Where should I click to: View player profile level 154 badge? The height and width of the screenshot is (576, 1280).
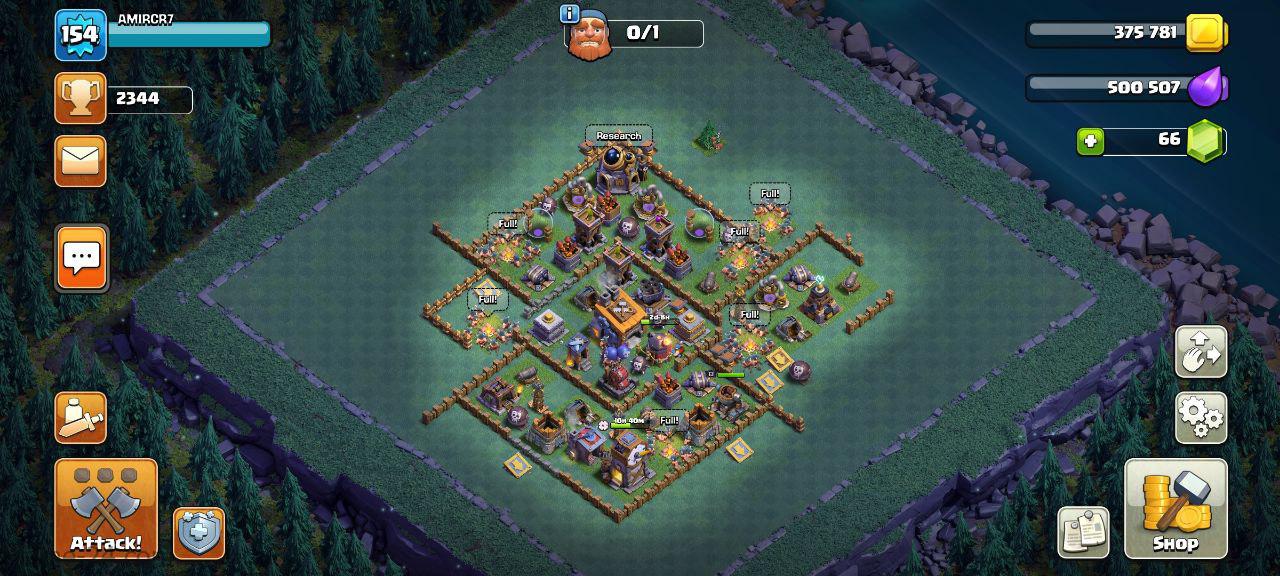click(80, 35)
